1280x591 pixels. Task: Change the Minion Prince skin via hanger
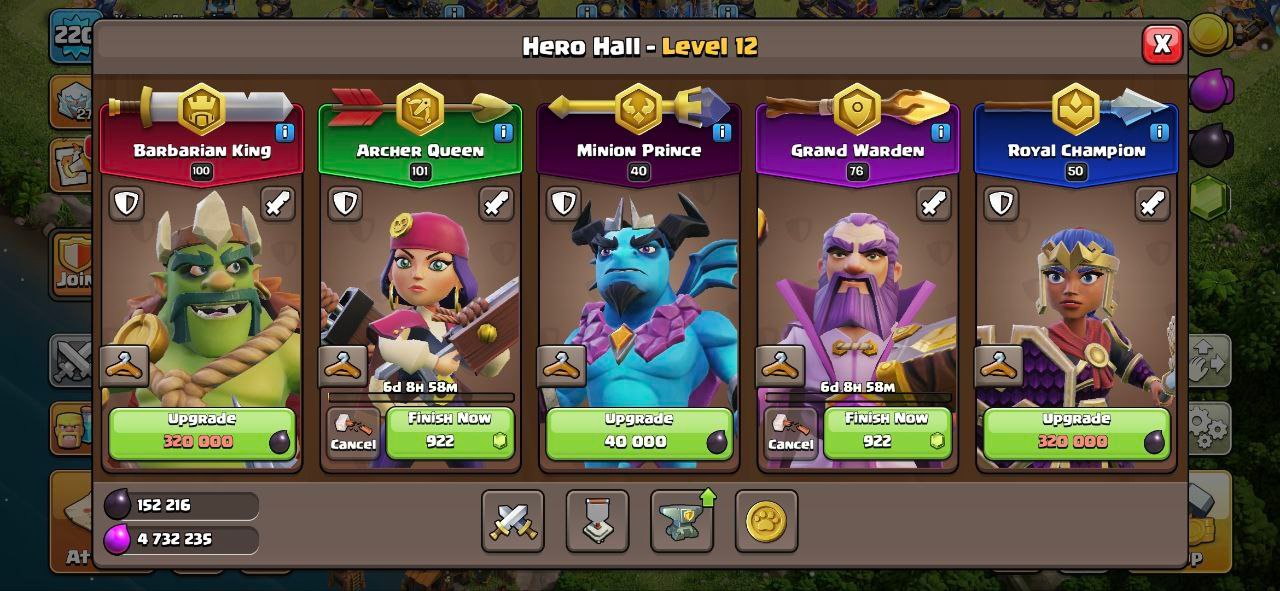coord(562,366)
